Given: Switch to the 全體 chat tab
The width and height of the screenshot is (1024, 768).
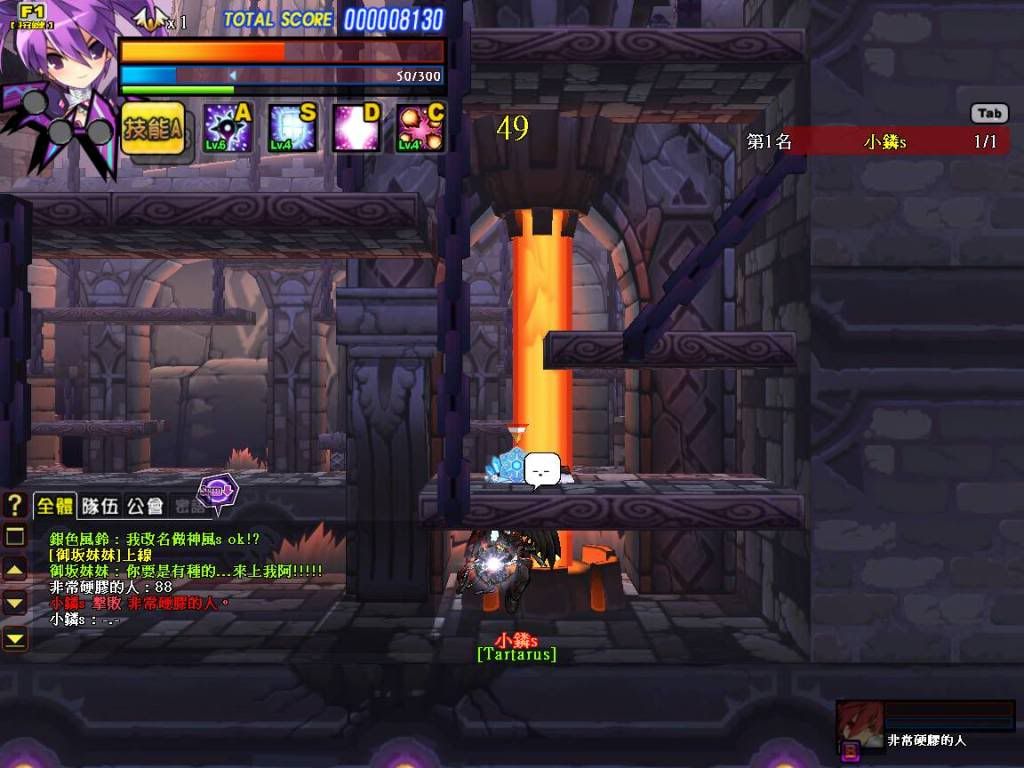Looking at the screenshot, I should (56, 506).
